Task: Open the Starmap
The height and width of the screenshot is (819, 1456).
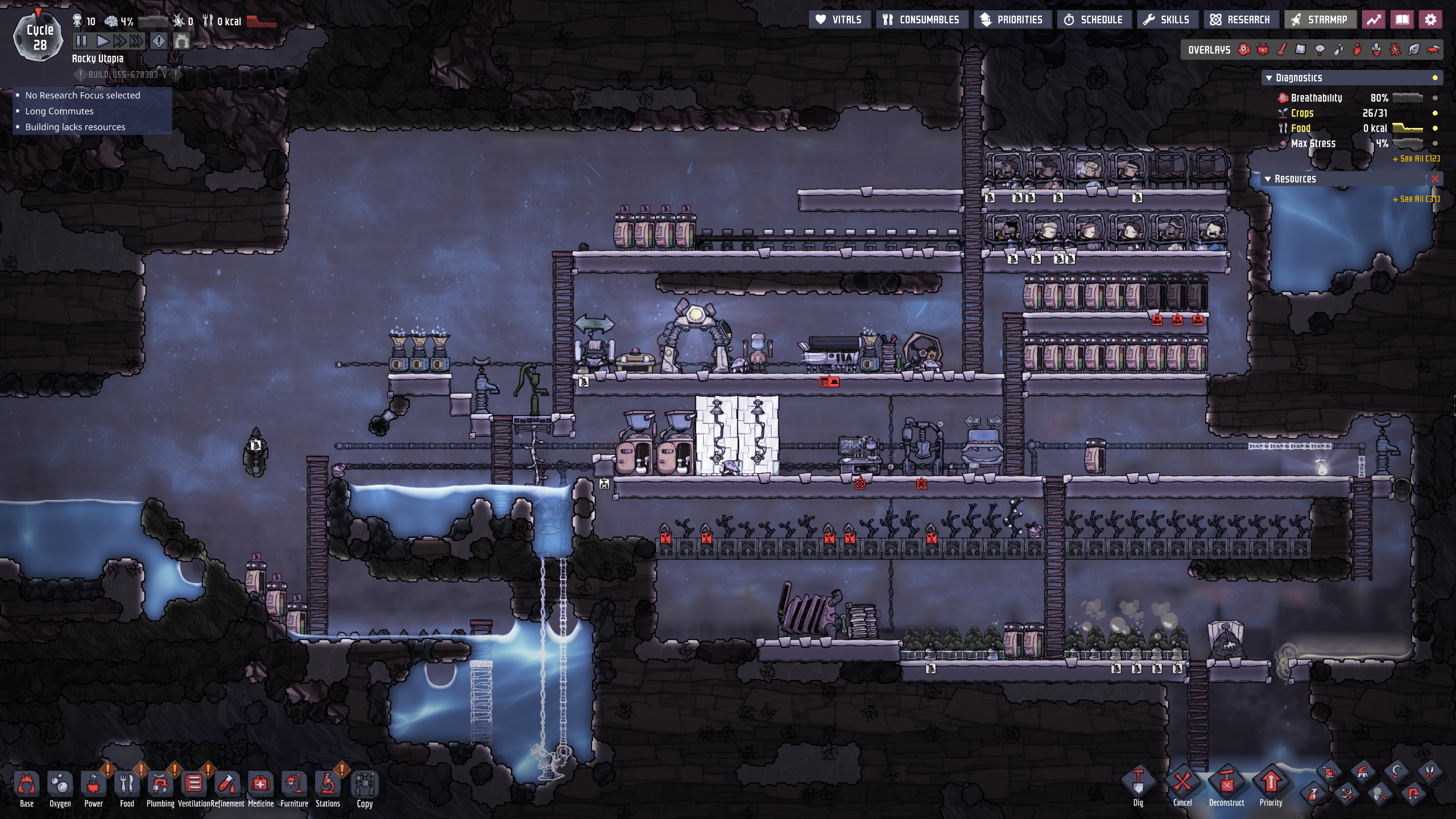Action: click(1319, 20)
